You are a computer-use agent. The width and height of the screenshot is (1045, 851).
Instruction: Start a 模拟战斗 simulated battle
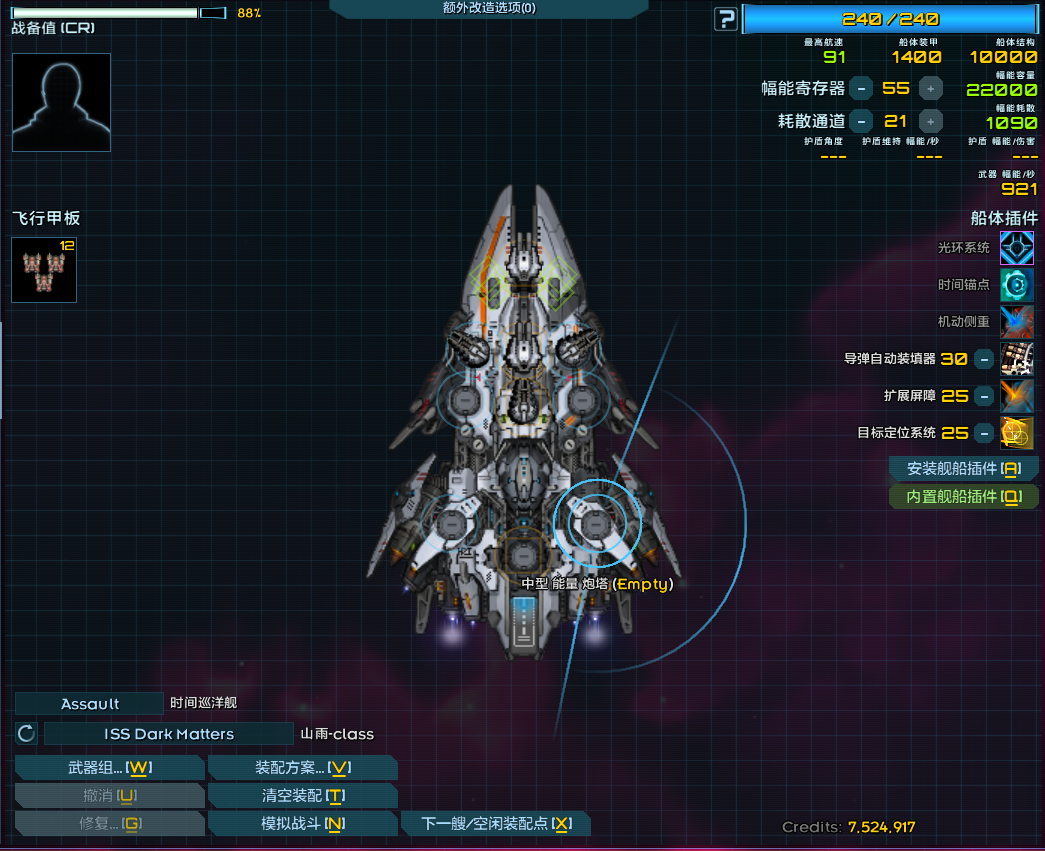click(302, 823)
